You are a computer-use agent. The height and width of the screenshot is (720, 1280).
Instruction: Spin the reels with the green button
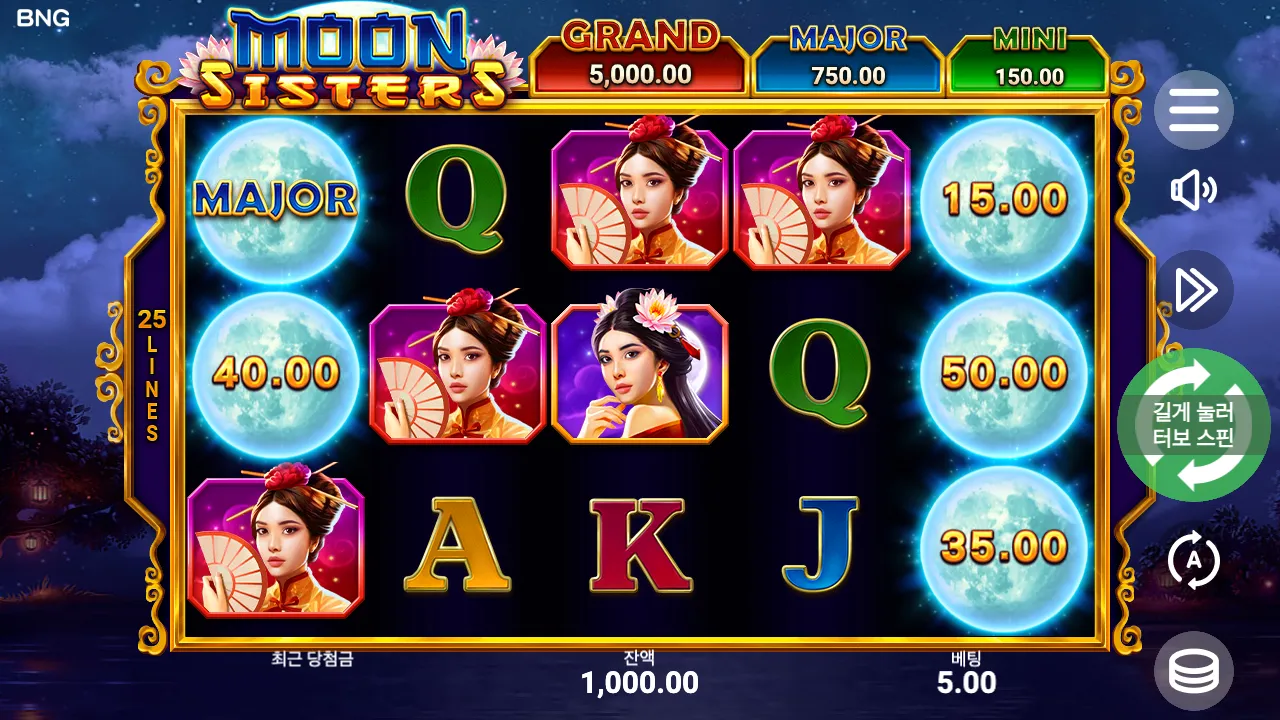point(1193,425)
